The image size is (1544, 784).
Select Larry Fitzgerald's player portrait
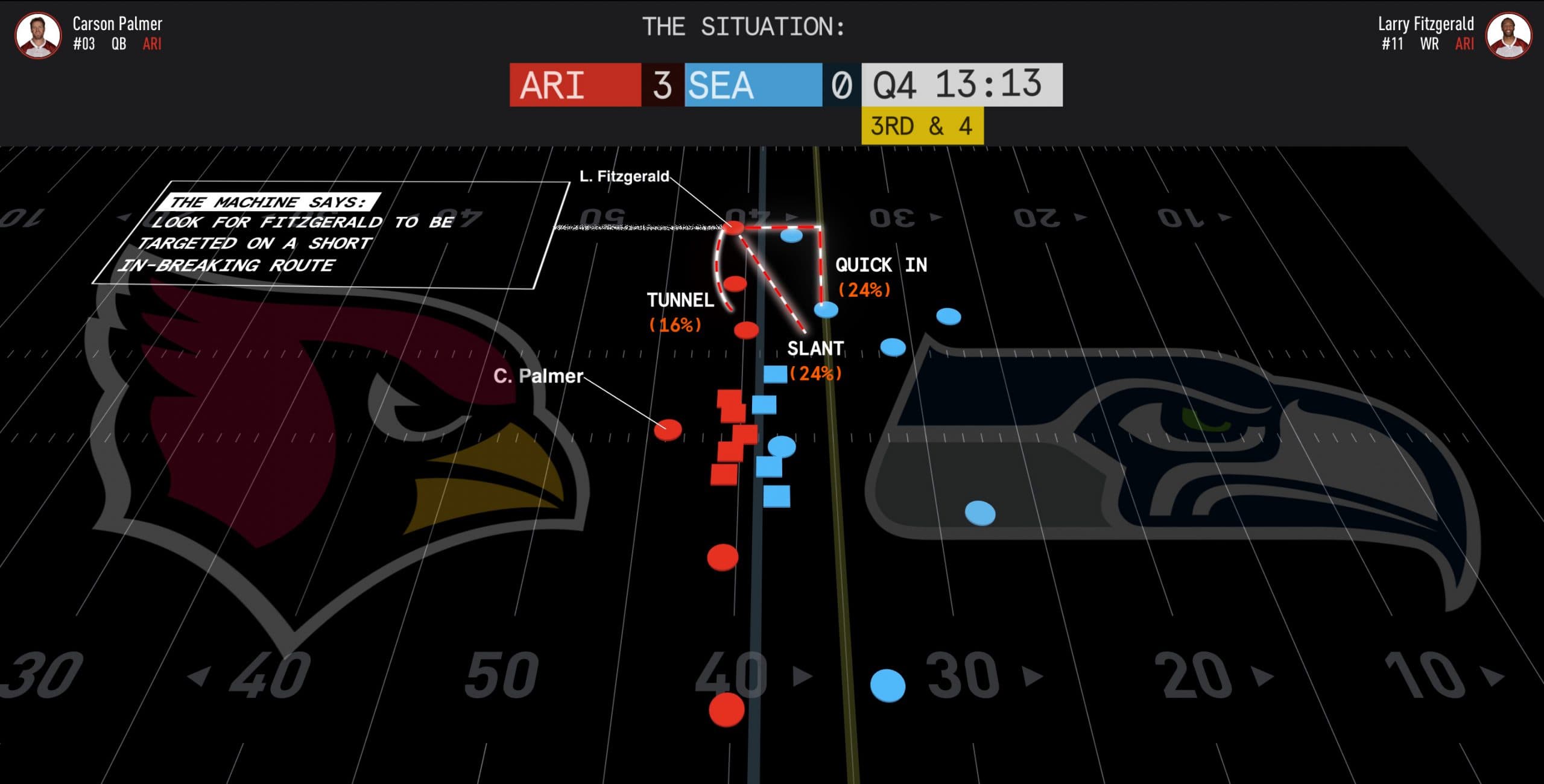pyautogui.click(x=1508, y=35)
